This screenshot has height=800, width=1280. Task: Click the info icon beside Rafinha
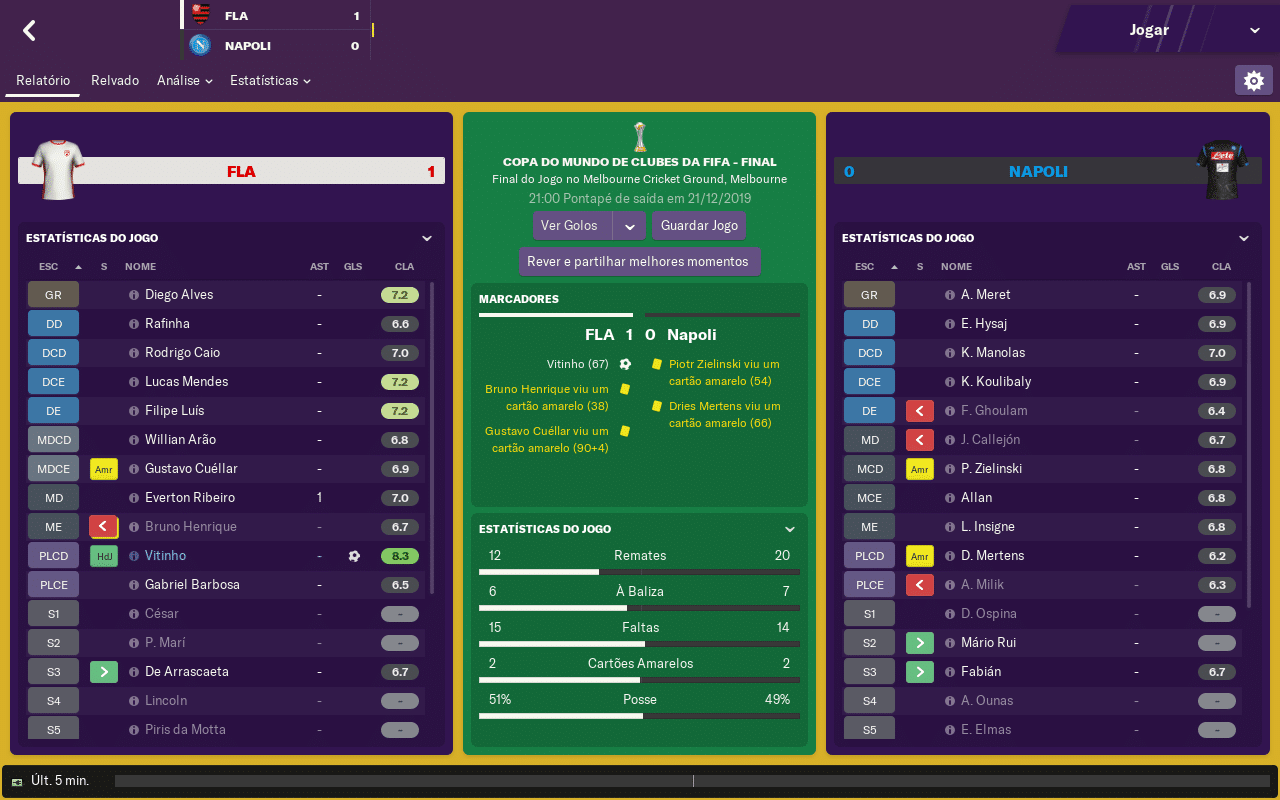pos(134,324)
